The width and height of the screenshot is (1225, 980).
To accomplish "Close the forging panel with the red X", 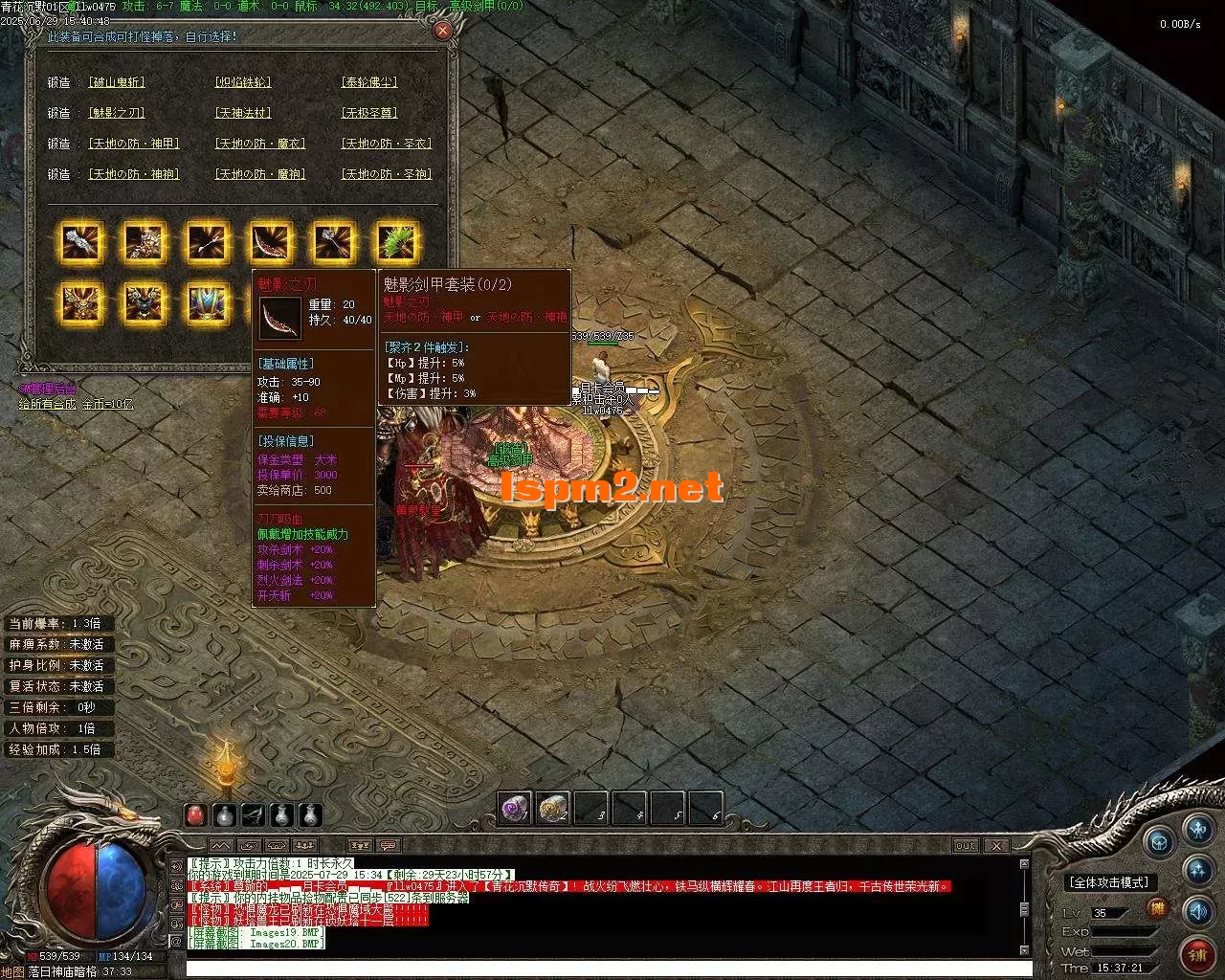I will 442,31.
